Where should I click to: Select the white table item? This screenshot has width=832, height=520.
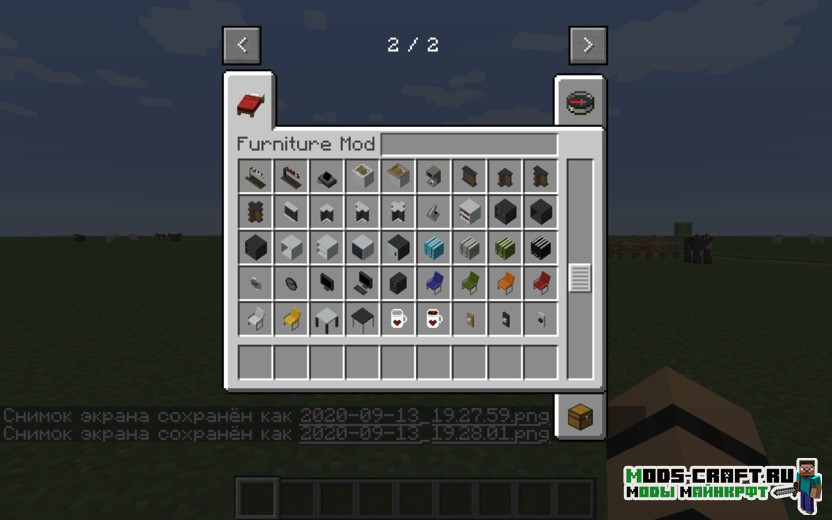pos(327,319)
